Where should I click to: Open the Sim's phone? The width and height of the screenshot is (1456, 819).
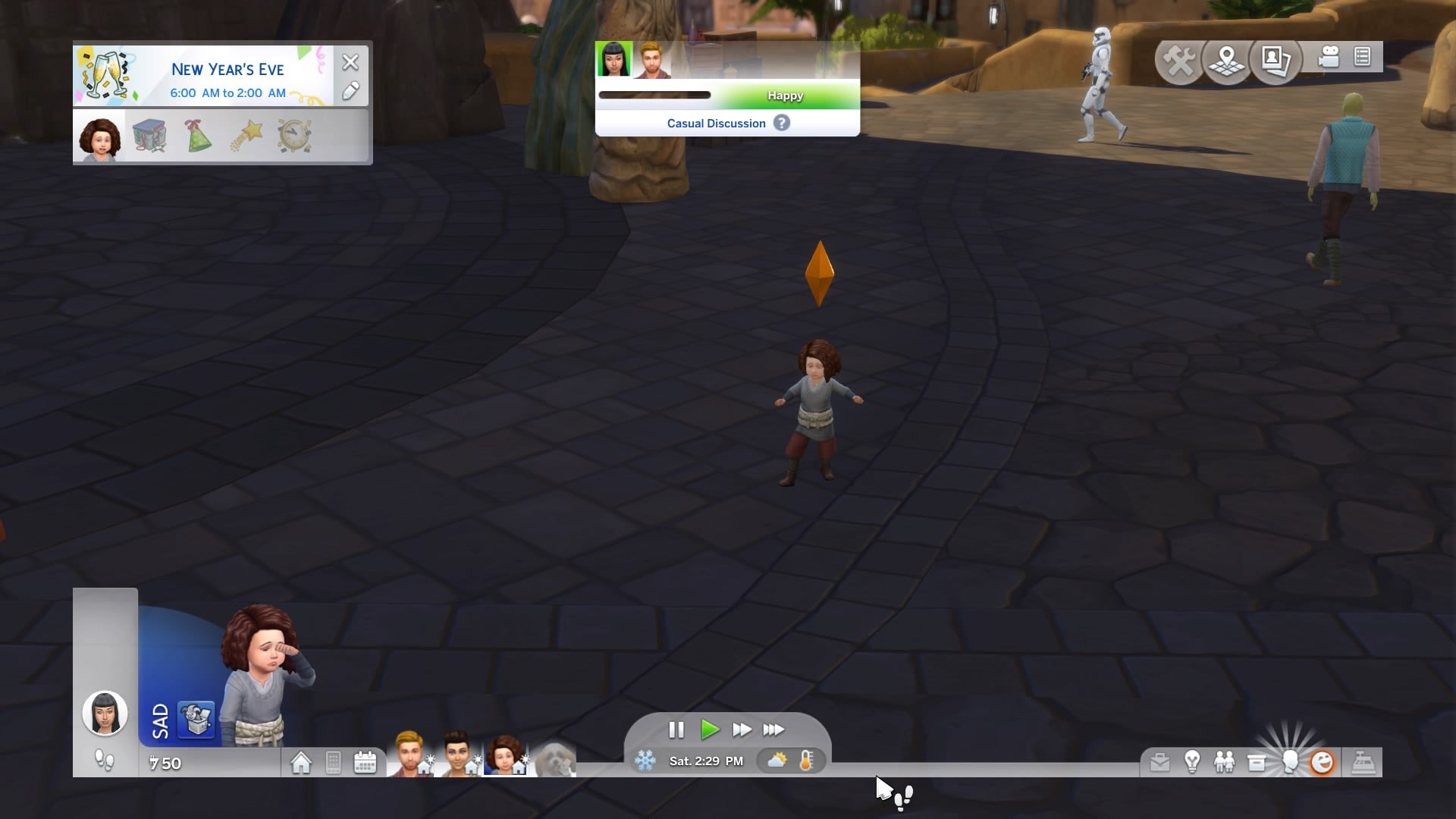pyautogui.click(x=333, y=762)
